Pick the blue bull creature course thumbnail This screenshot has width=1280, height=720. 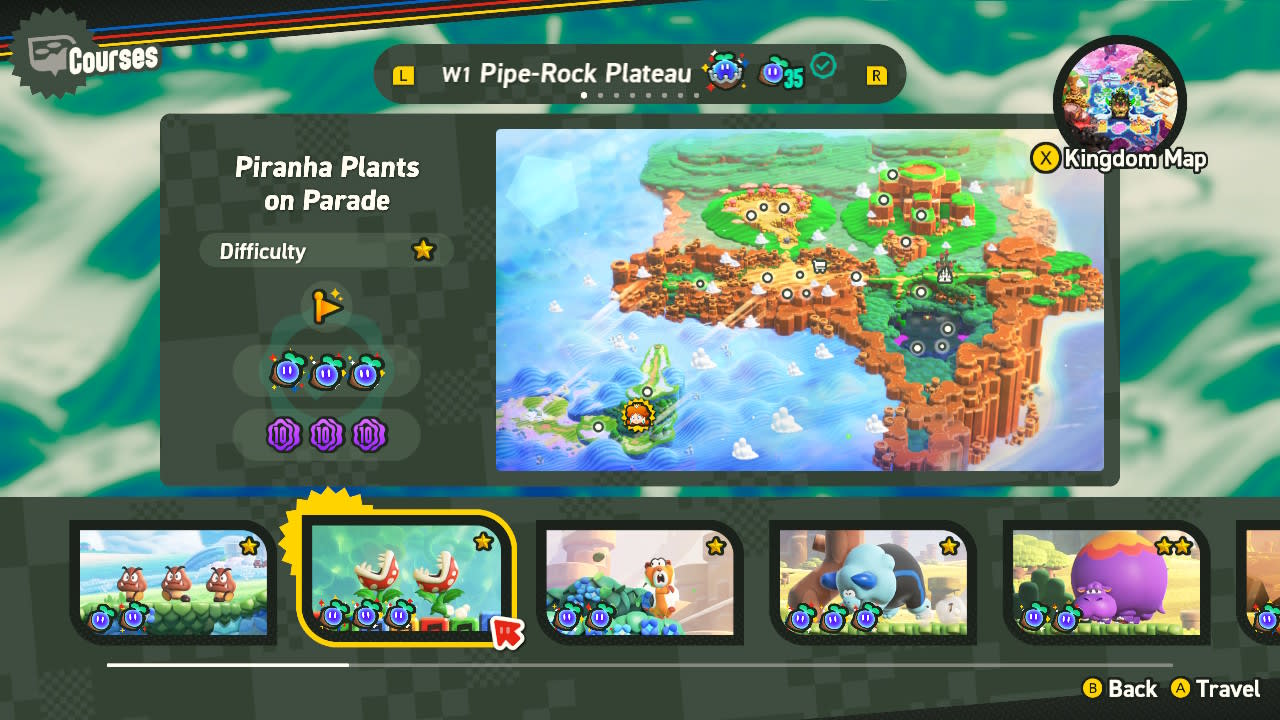click(873, 582)
